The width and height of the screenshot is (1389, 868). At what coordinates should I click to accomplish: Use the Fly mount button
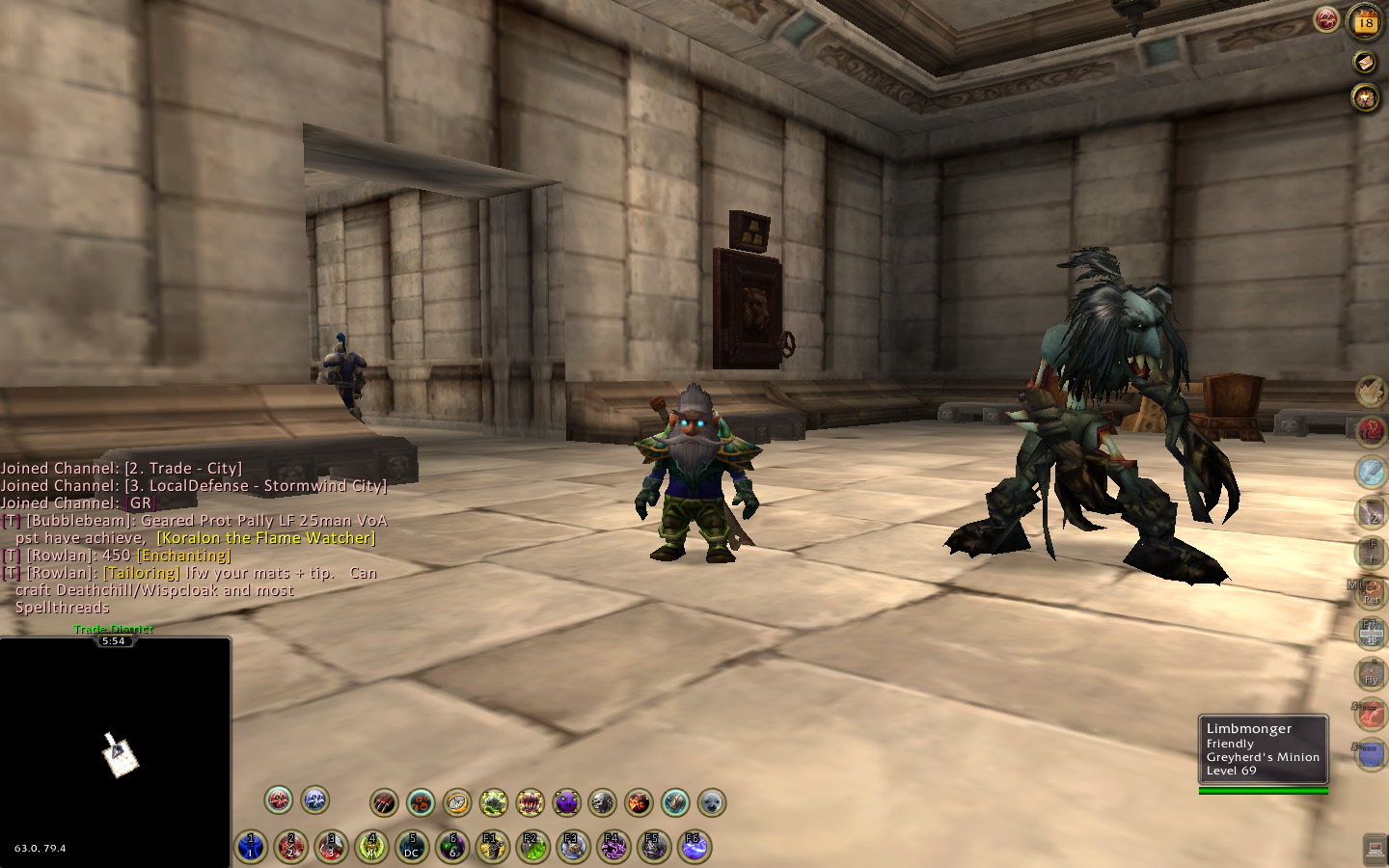1371,674
